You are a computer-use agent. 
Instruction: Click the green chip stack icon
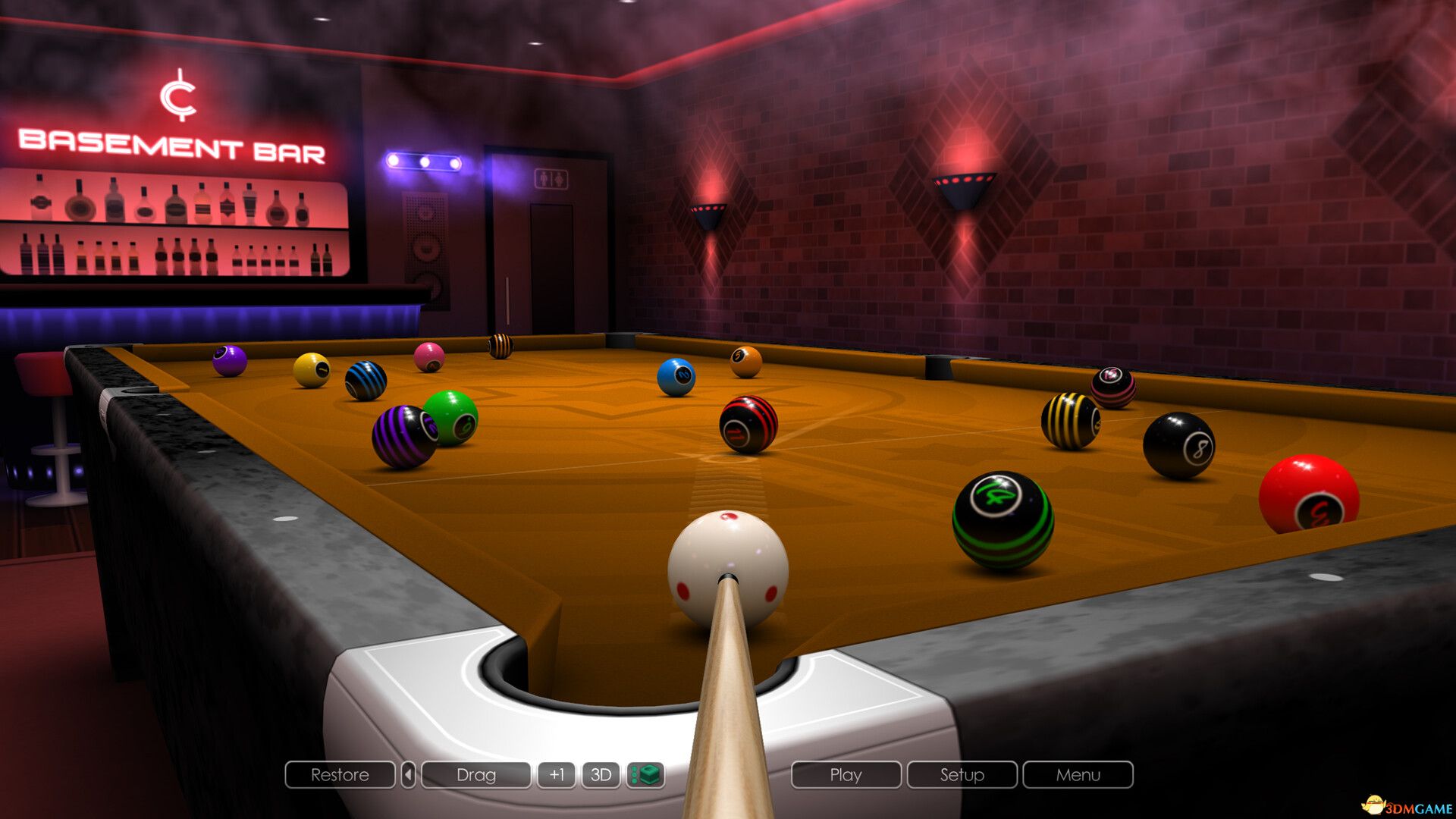646,775
